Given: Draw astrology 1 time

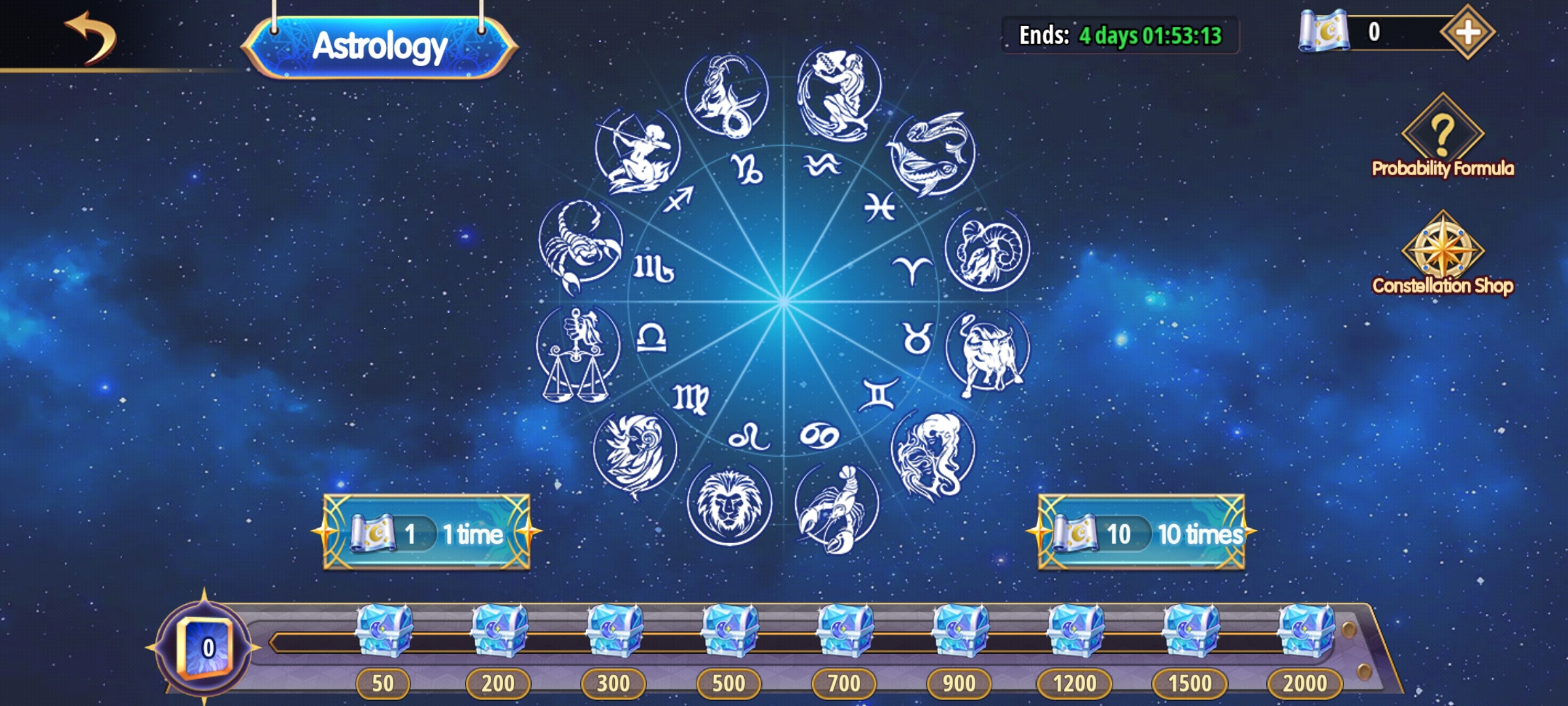Looking at the screenshot, I should pyautogui.click(x=427, y=533).
